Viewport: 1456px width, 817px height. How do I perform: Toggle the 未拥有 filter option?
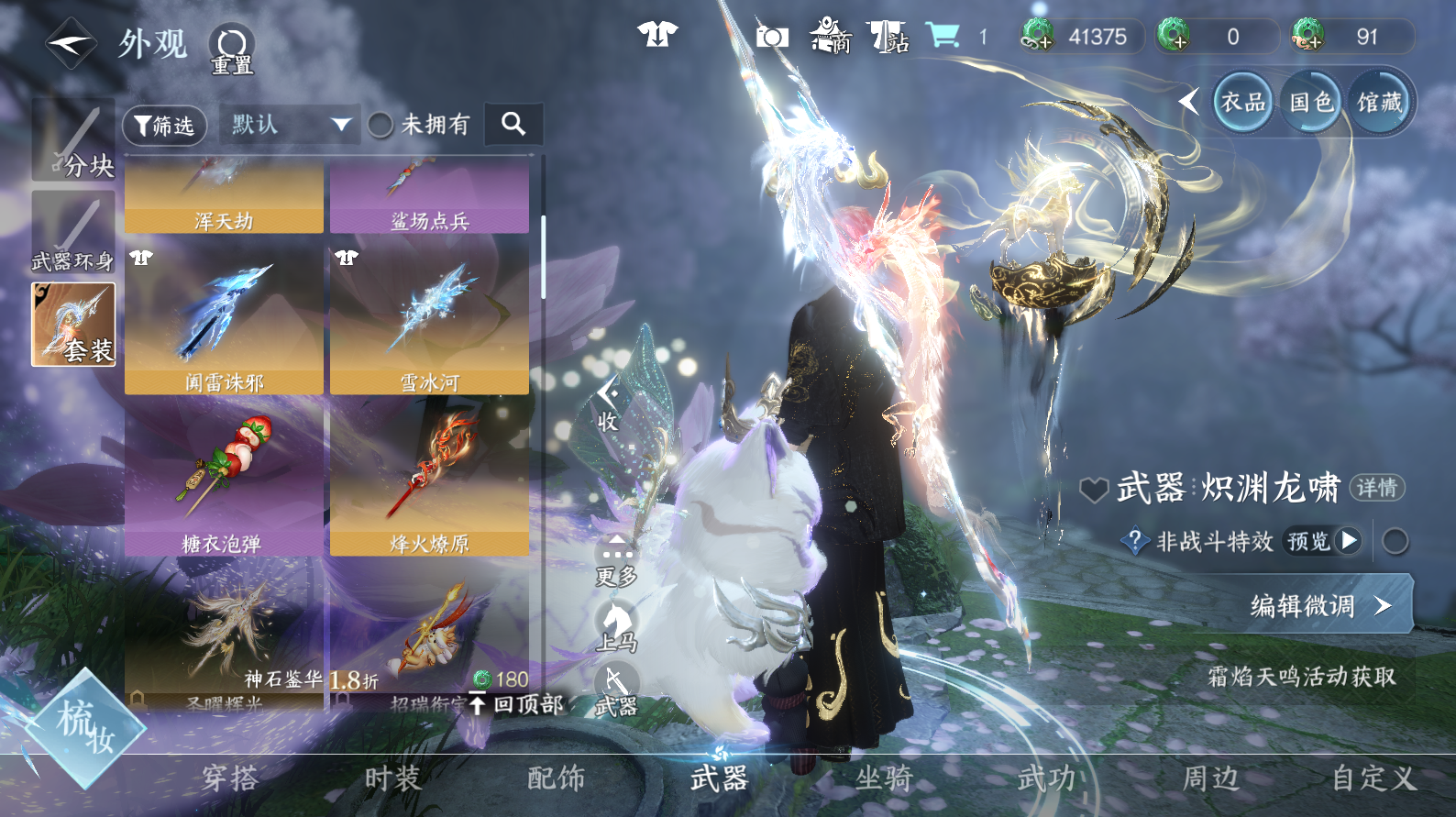point(381,125)
